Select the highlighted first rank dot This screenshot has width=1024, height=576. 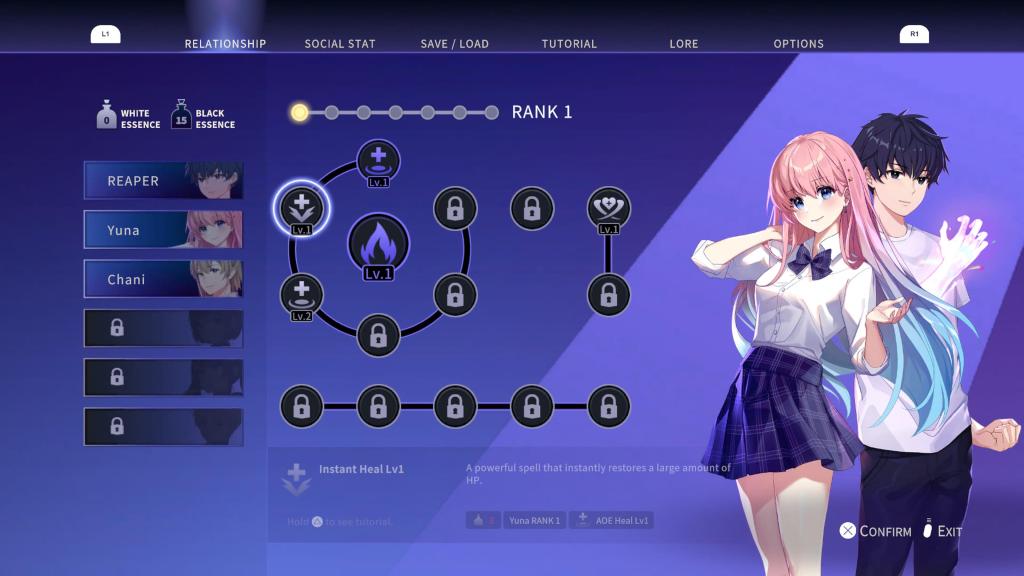click(299, 112)
